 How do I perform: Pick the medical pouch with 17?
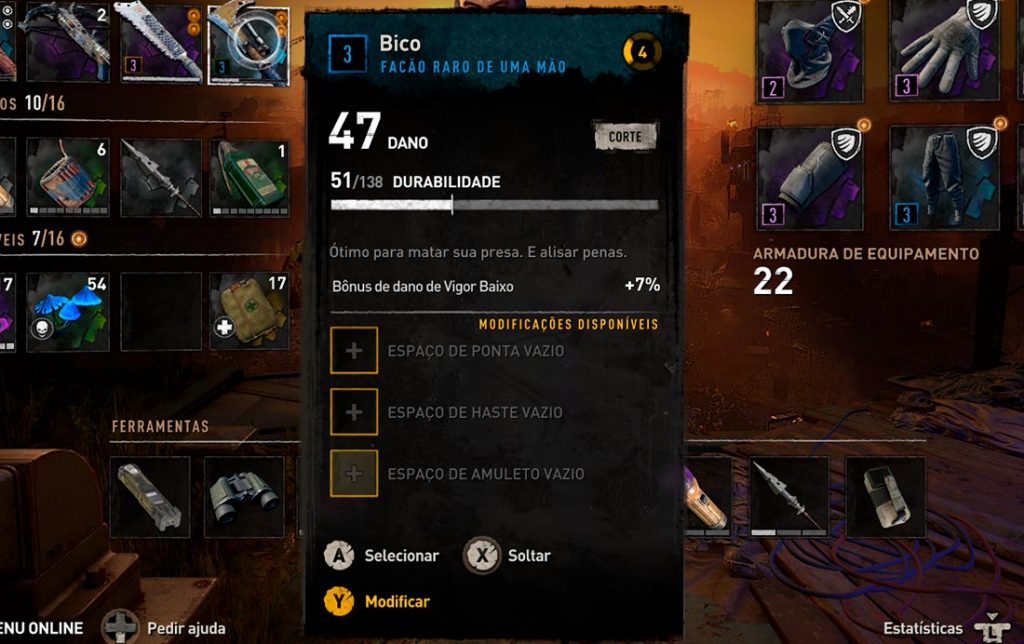click(x=249, y=311)
